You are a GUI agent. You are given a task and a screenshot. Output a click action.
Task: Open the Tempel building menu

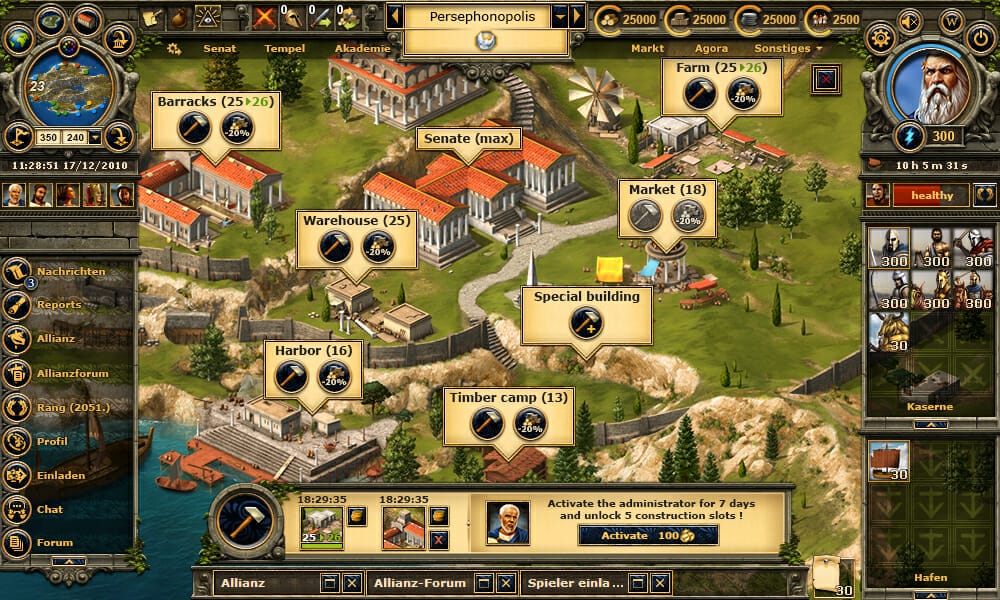pyautogui.click(x=284, y=48)
